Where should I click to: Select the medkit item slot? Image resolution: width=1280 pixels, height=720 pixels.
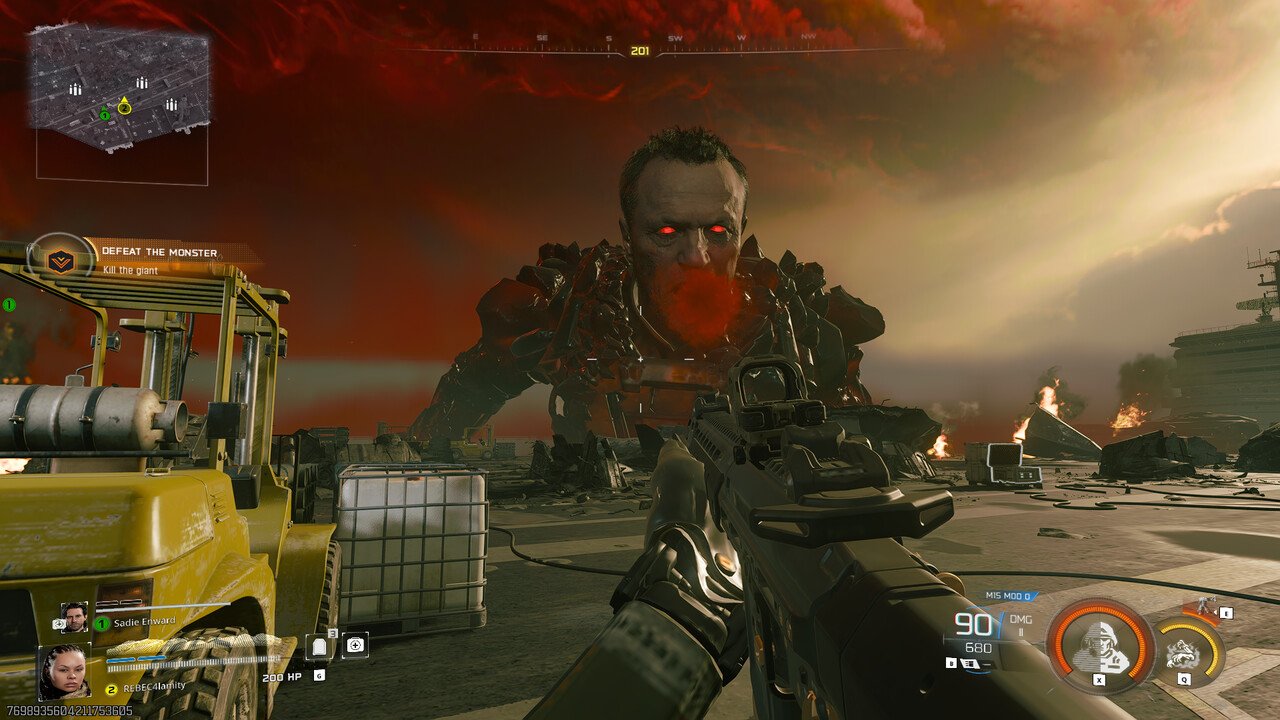coord(355,645)
